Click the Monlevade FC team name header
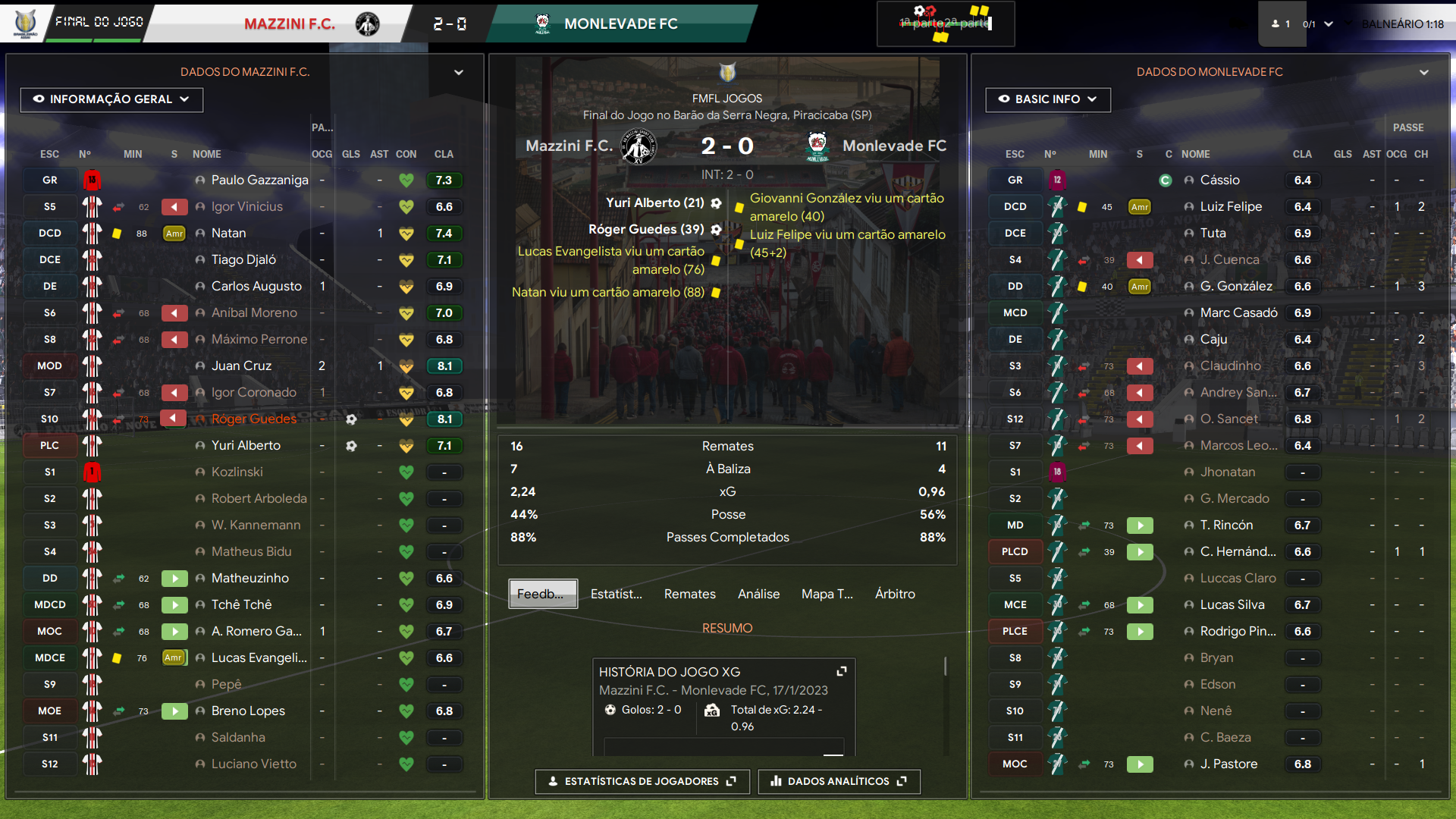The image size is (1456, 819). click(x=620, y=24)
